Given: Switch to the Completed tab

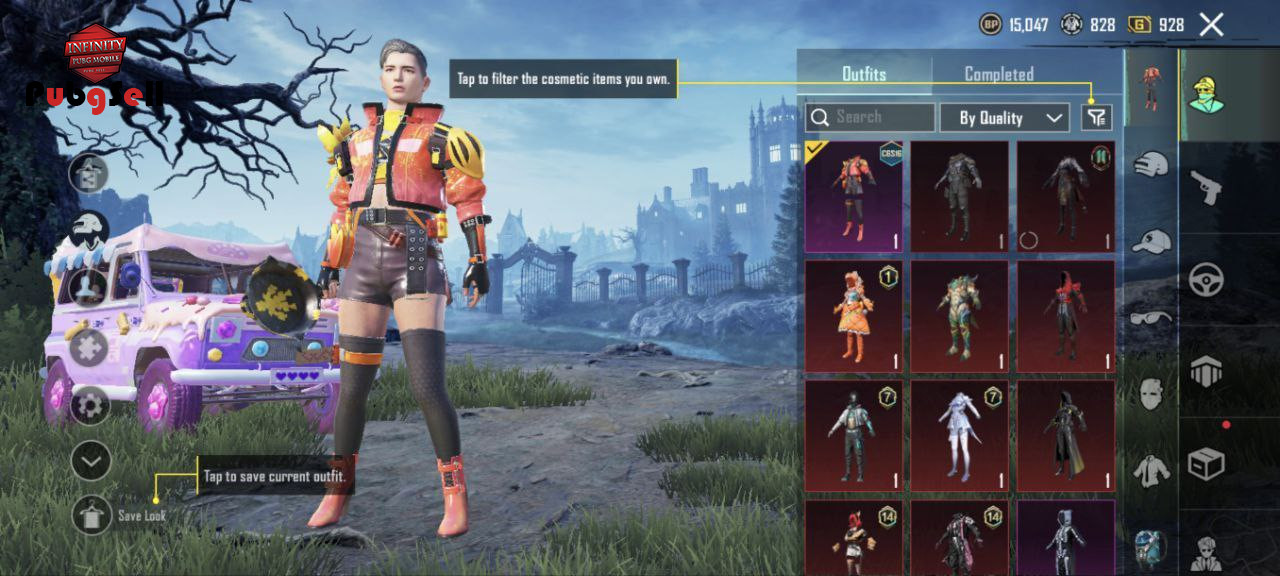Looking at the screenshot, I should (998, 74).
